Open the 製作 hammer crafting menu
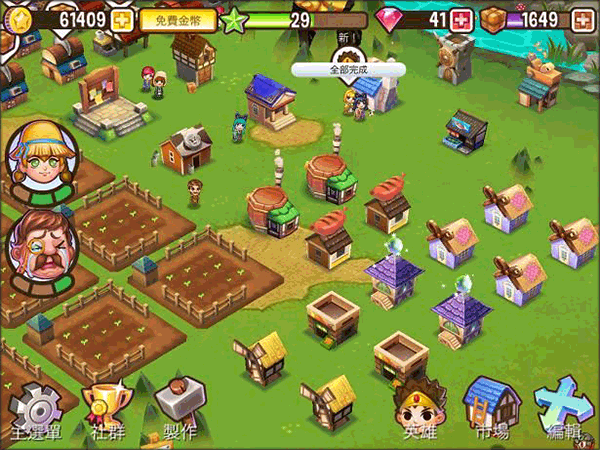 (173, 410)
